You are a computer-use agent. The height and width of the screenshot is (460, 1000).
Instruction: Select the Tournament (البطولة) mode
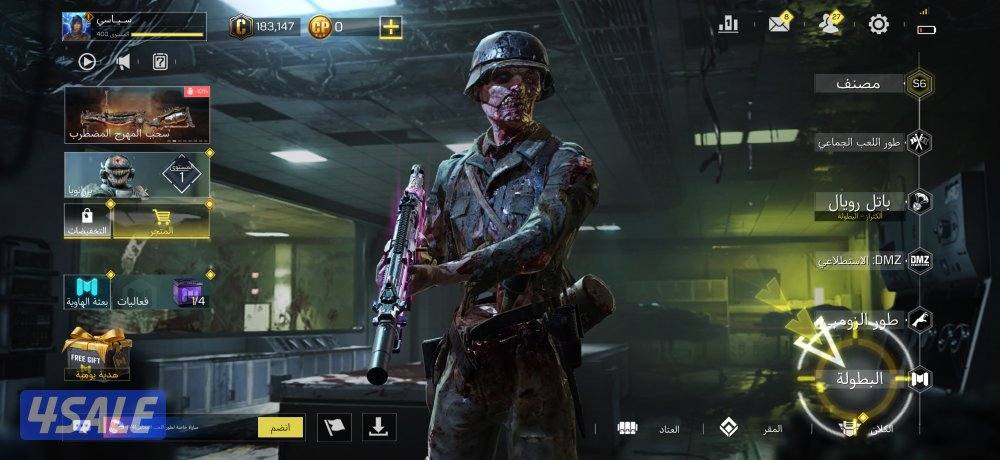[x=860, y=379]
